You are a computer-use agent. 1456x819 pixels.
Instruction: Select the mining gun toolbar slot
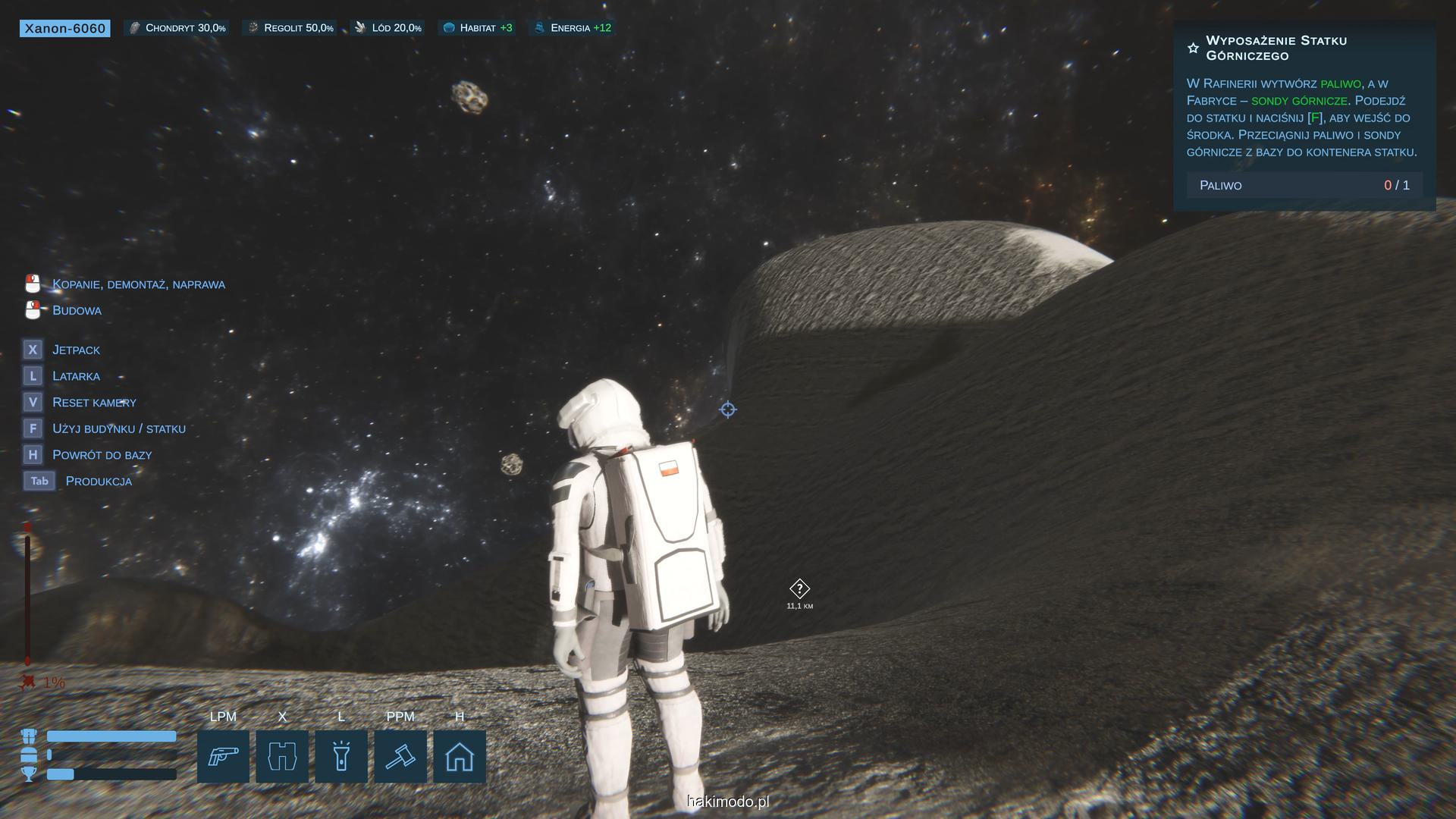point(223,756)
